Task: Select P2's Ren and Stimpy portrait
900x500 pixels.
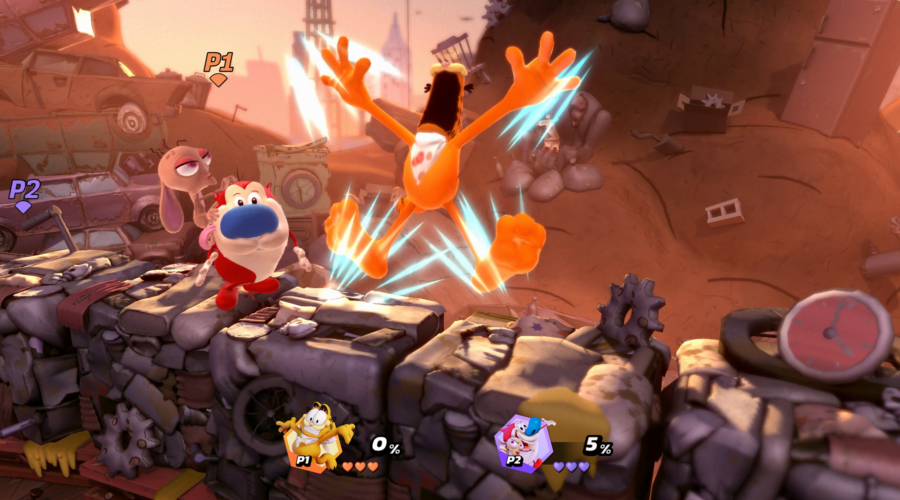Action: click(x=526, y=441)
